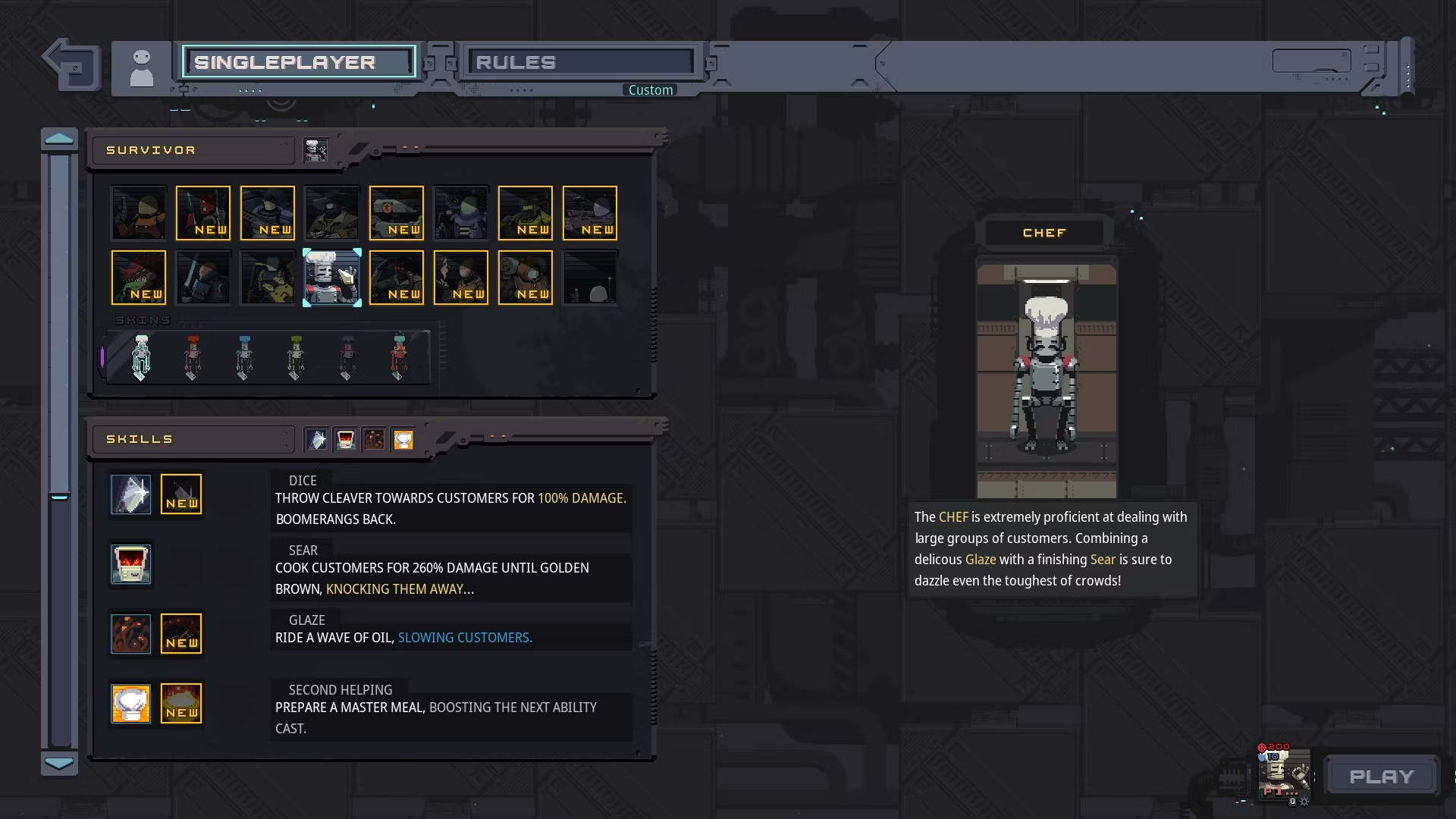Screen dimensions: 1456x819
Task: Choose the new alternate Second Helping skill
Action: (182, 704)
